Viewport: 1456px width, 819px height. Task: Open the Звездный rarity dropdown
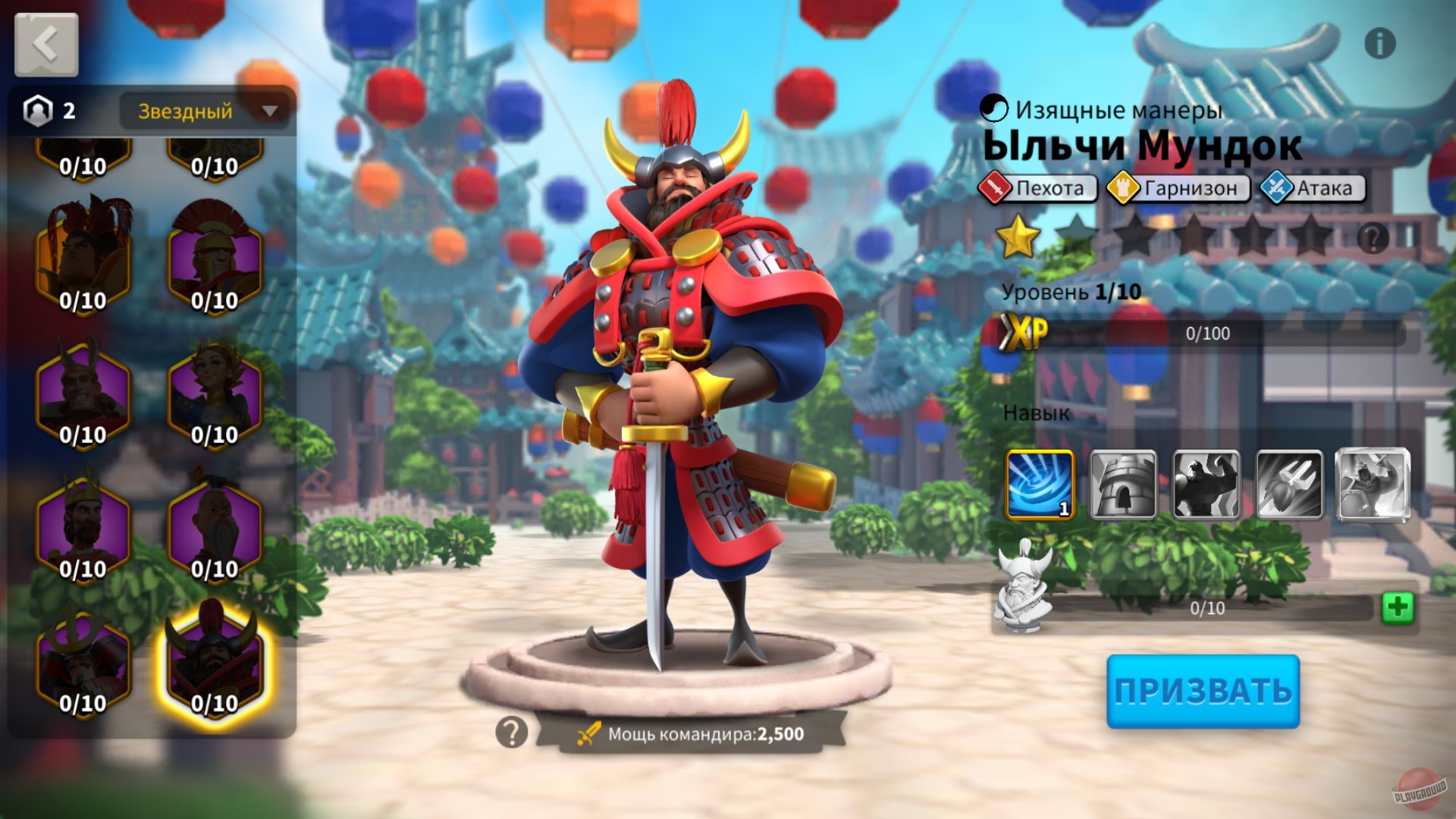pyautogui.click(x=203, y=111)
